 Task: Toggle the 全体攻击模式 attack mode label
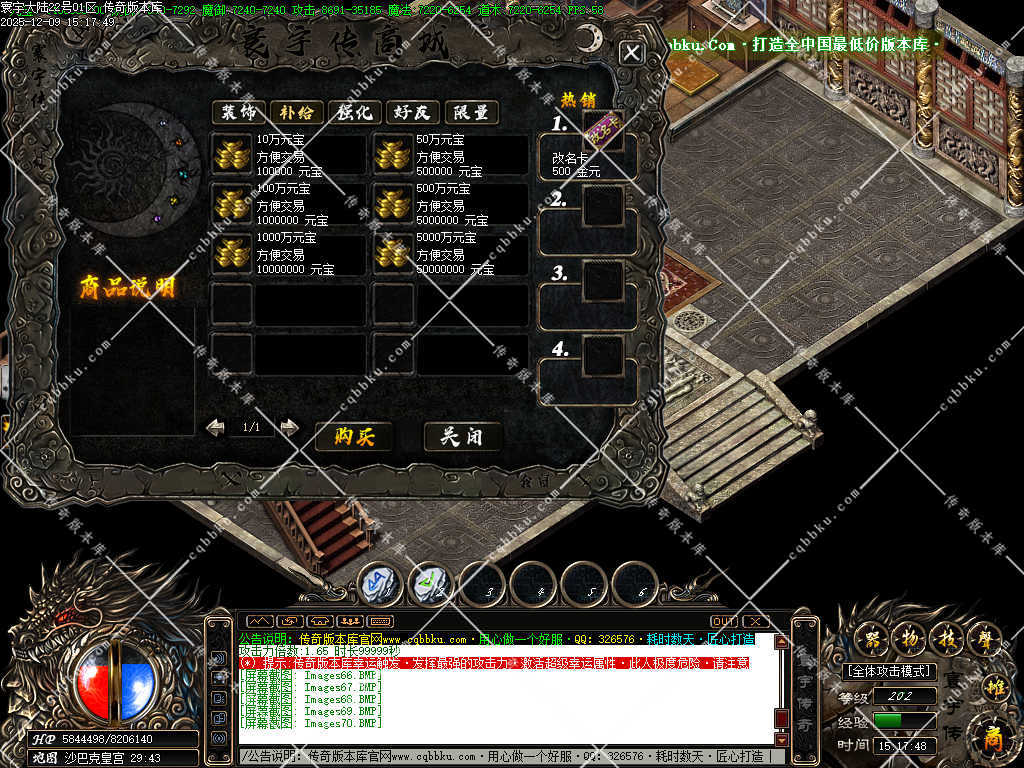(890, 671)
